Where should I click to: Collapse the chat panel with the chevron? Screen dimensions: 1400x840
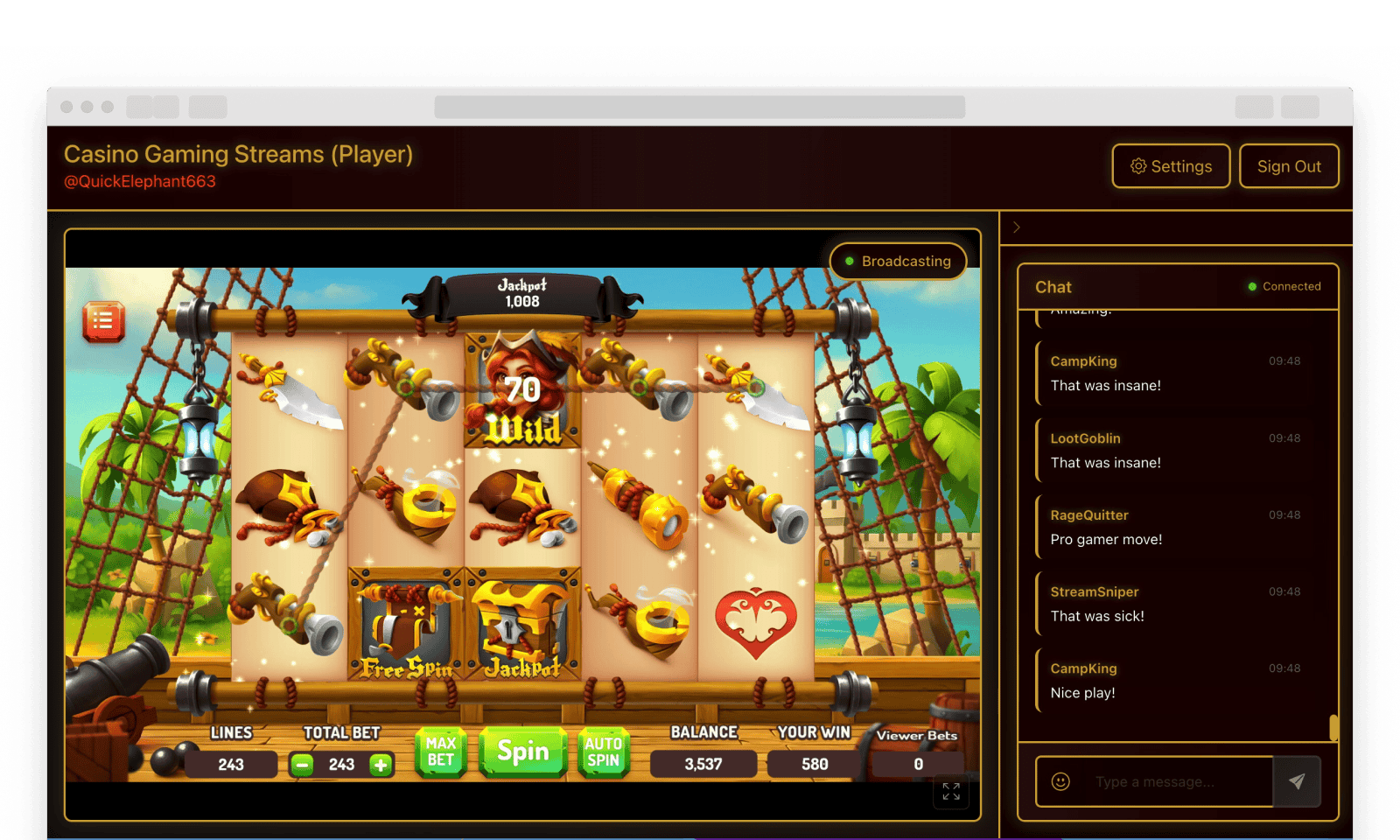[x=1016, y=227]
